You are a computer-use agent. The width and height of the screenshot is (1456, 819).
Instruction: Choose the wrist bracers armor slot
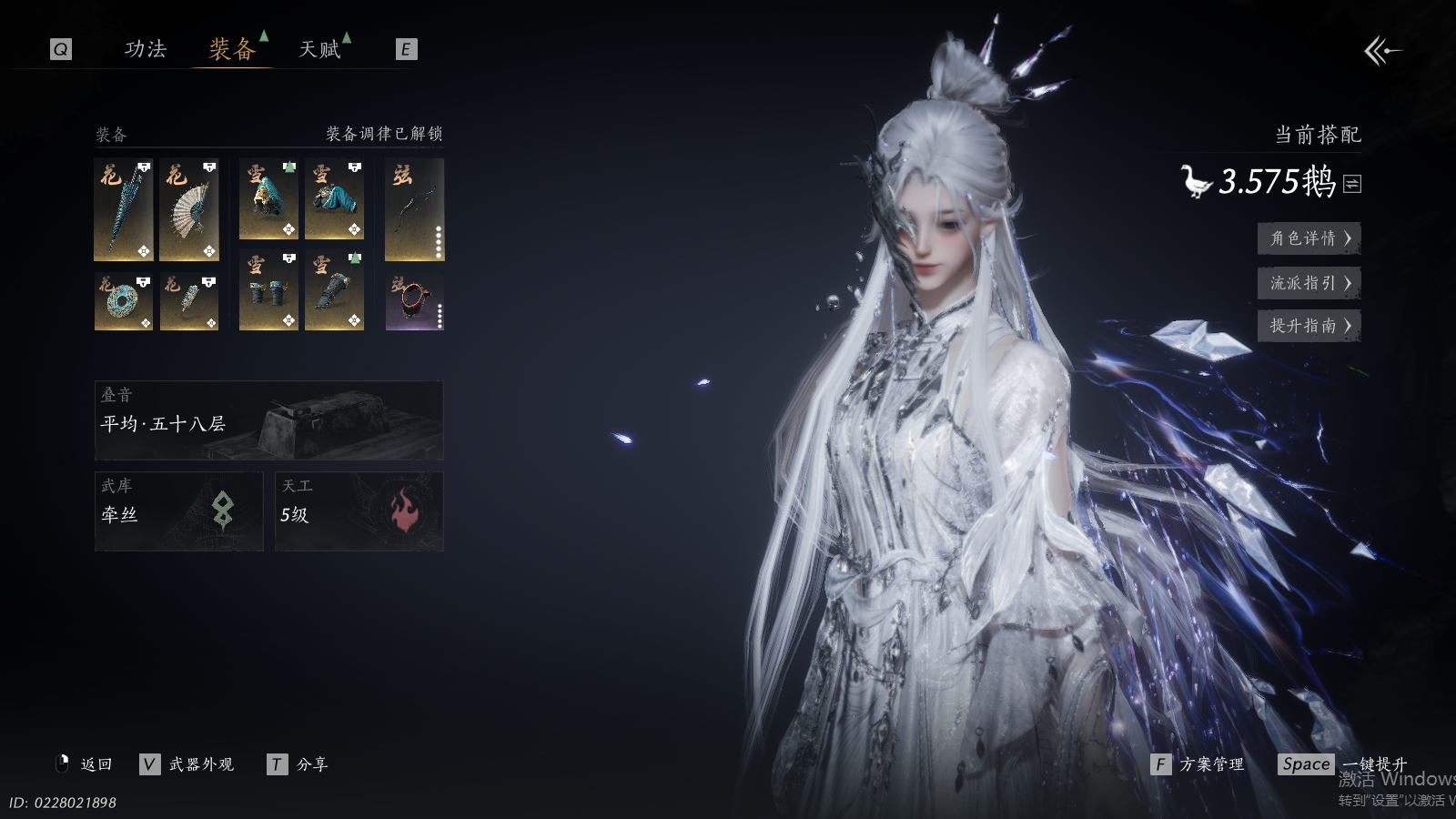pyautogui.click(x=268, y=291)
